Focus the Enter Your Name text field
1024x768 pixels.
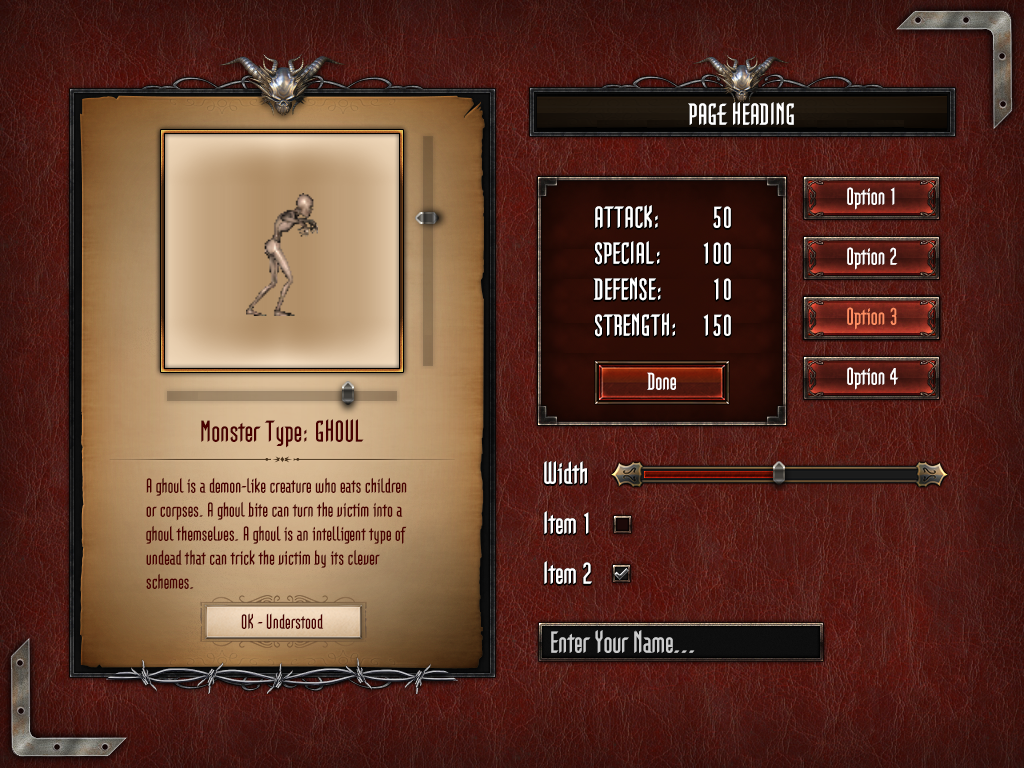(680, 642)
